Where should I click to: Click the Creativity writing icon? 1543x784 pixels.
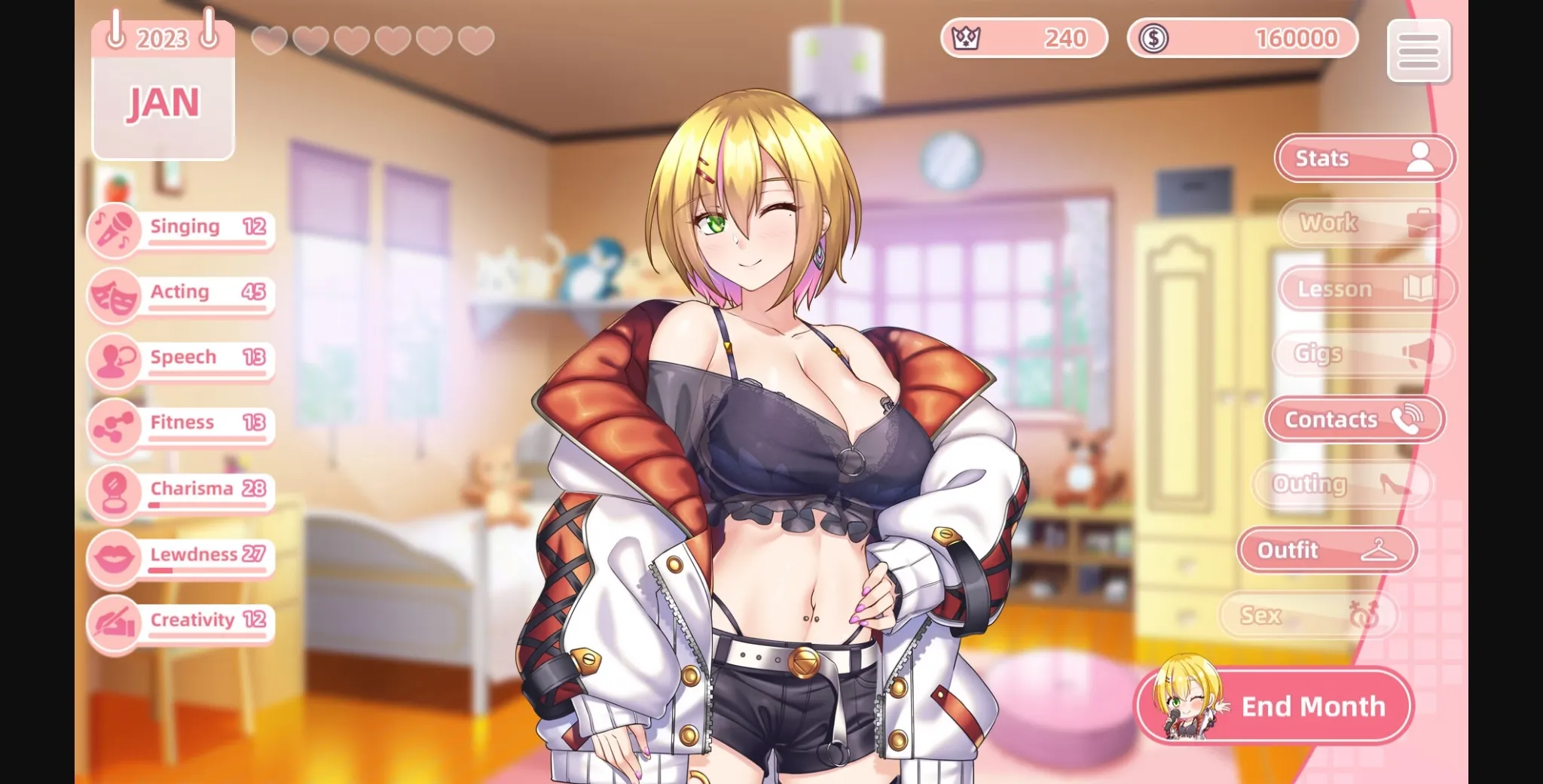coord(115,623)
